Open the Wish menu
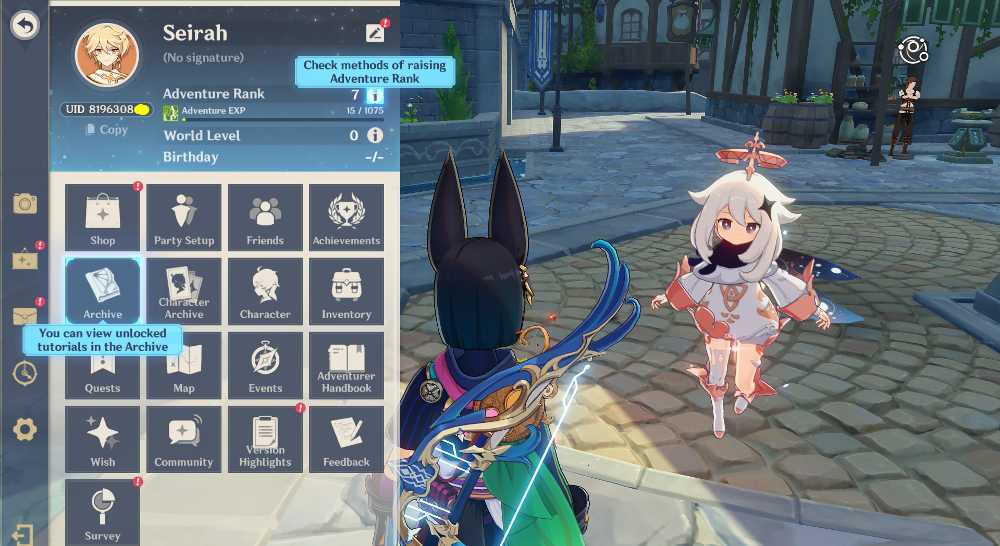This screenshot has height=546, width=1000. click(x=103, y=439)
